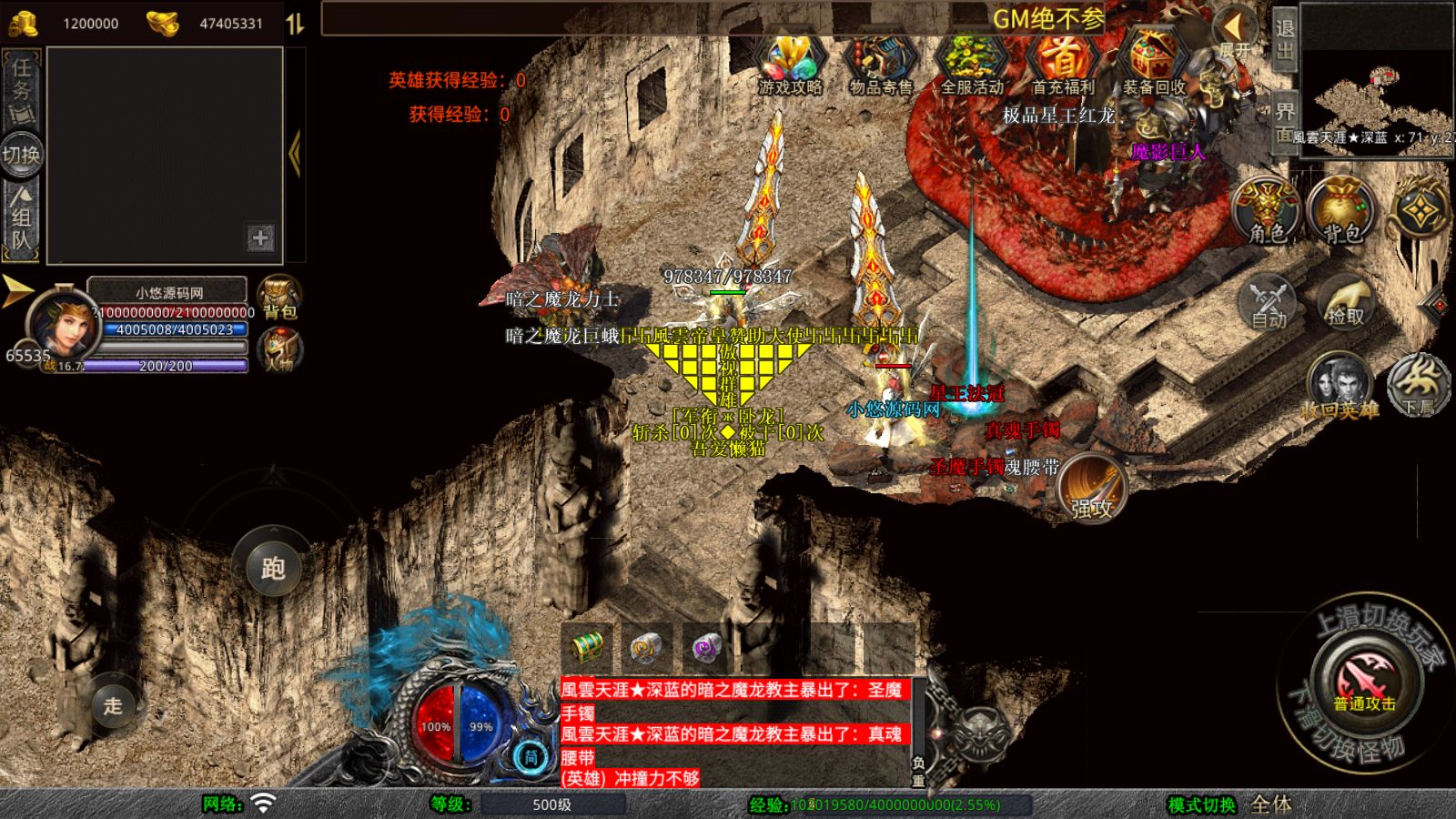The height and width of the screenshot is (819, 1456).
Task: Click the 退出 exit button
Action: click(1284, 38)
